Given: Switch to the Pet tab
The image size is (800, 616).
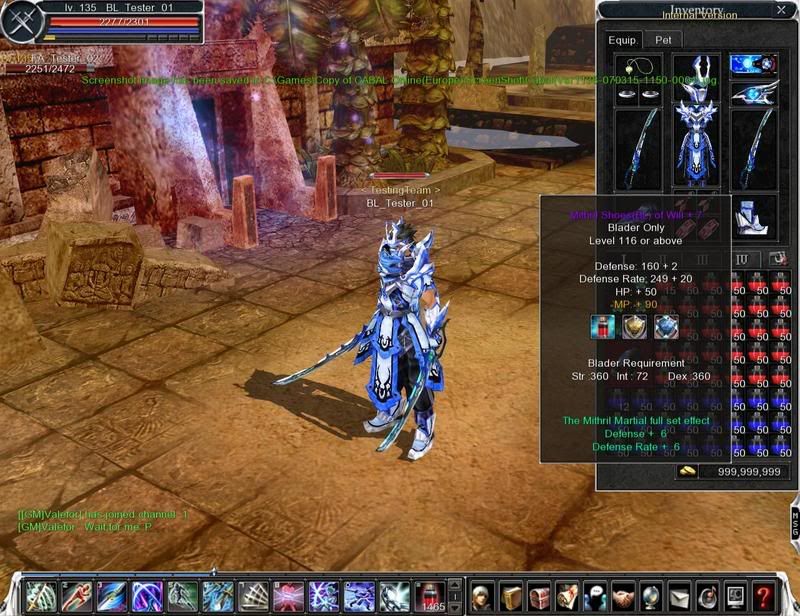Looking at the screenshot, I should tap(663, 40).
